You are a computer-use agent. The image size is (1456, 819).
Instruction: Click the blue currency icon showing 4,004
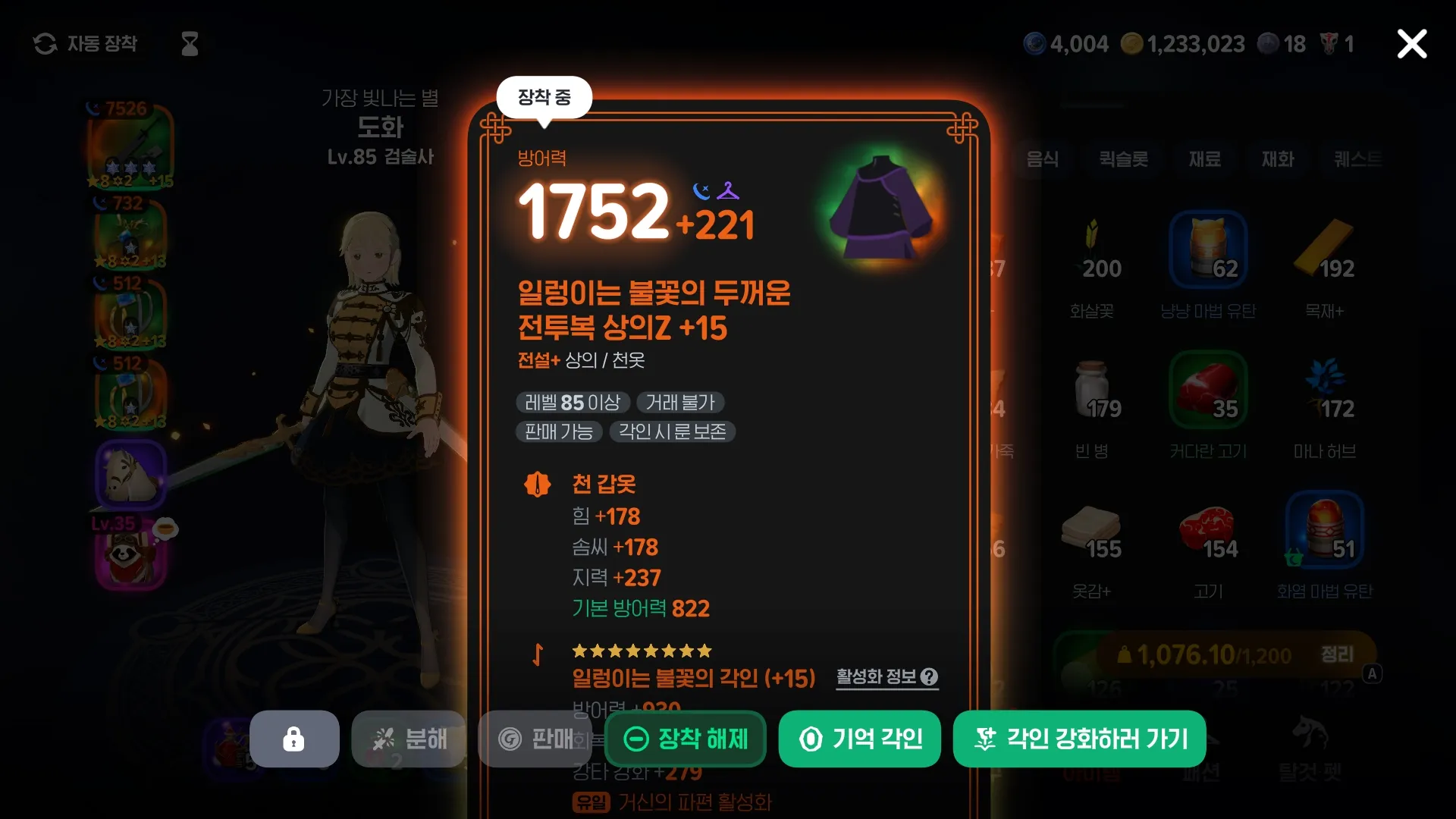tap(1035, 43)
